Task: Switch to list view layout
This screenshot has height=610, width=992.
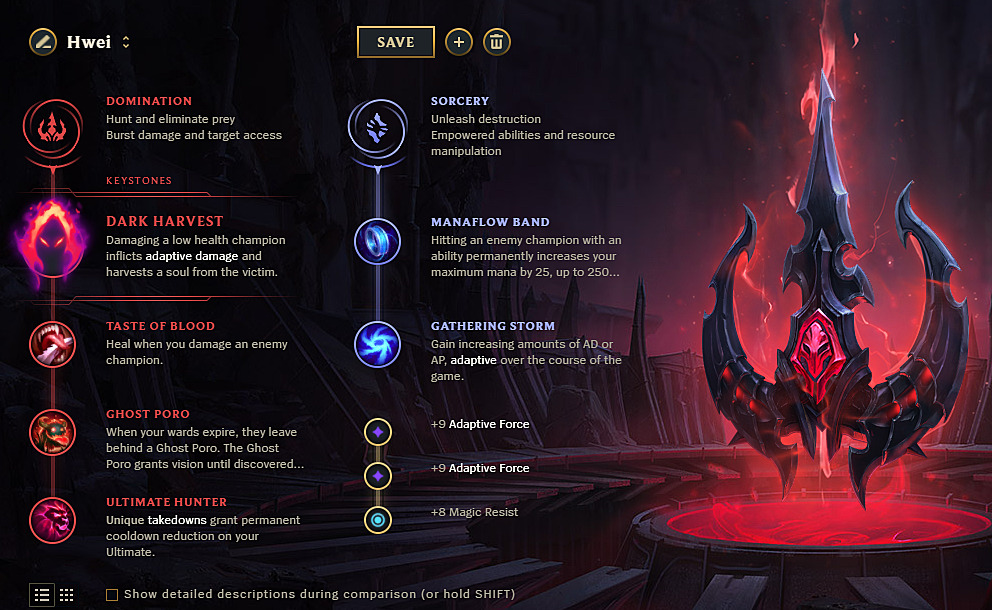Action: pos(42,595)
